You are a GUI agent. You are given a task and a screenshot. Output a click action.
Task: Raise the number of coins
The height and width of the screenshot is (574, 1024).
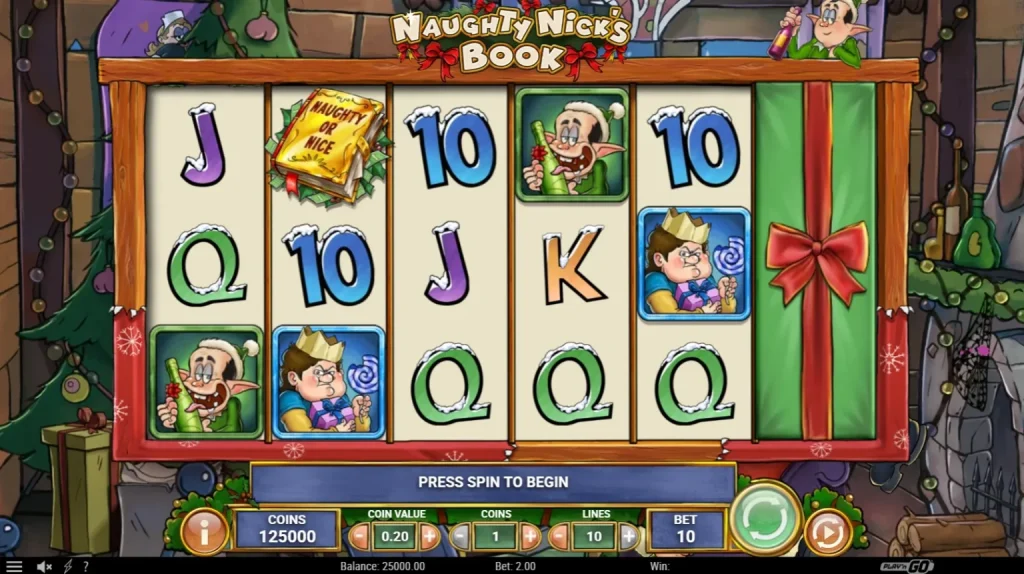530,537
